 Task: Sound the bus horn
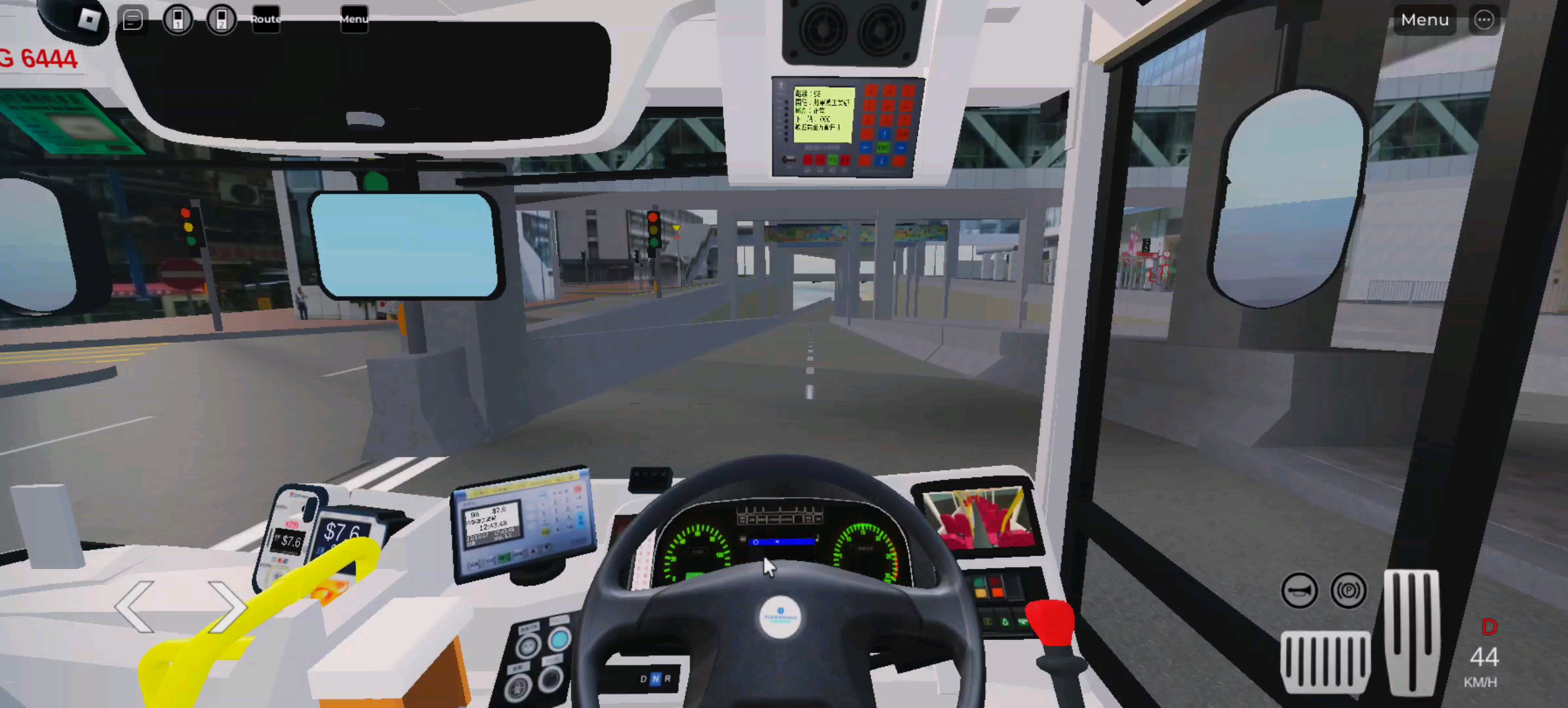[1298, 590]
